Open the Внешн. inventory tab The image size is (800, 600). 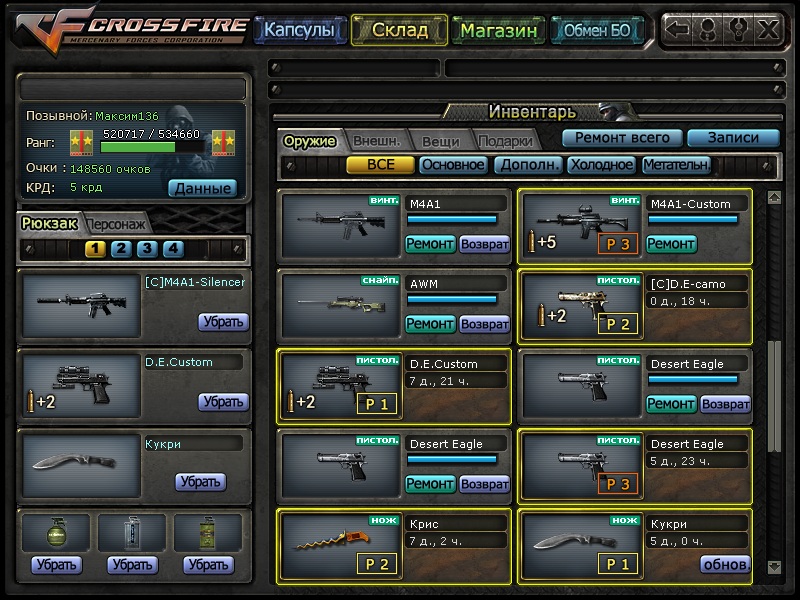(377, 141)
